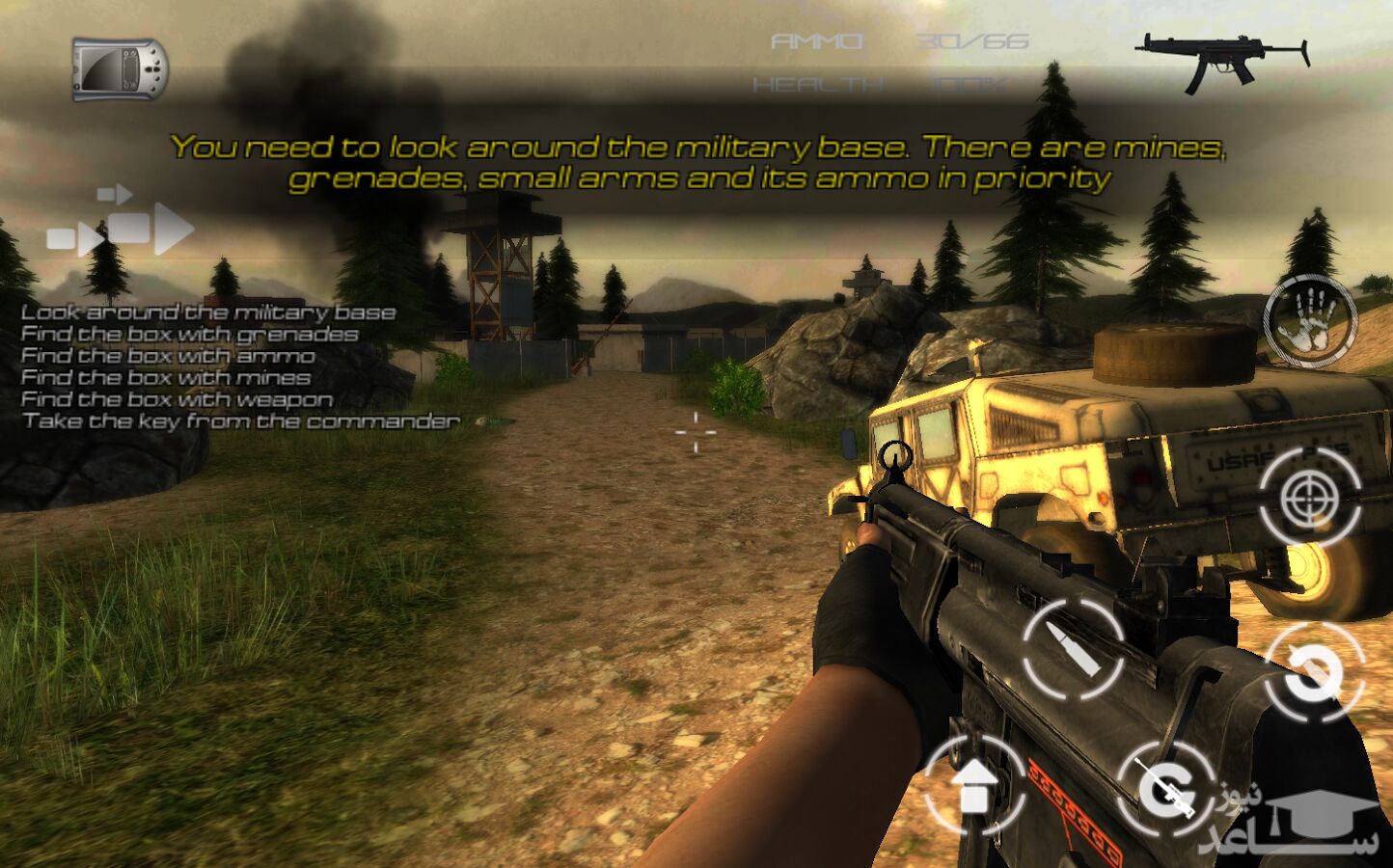
Task: Open the PDA device icon
Action: pyautogui.click(x=120, y=69)
